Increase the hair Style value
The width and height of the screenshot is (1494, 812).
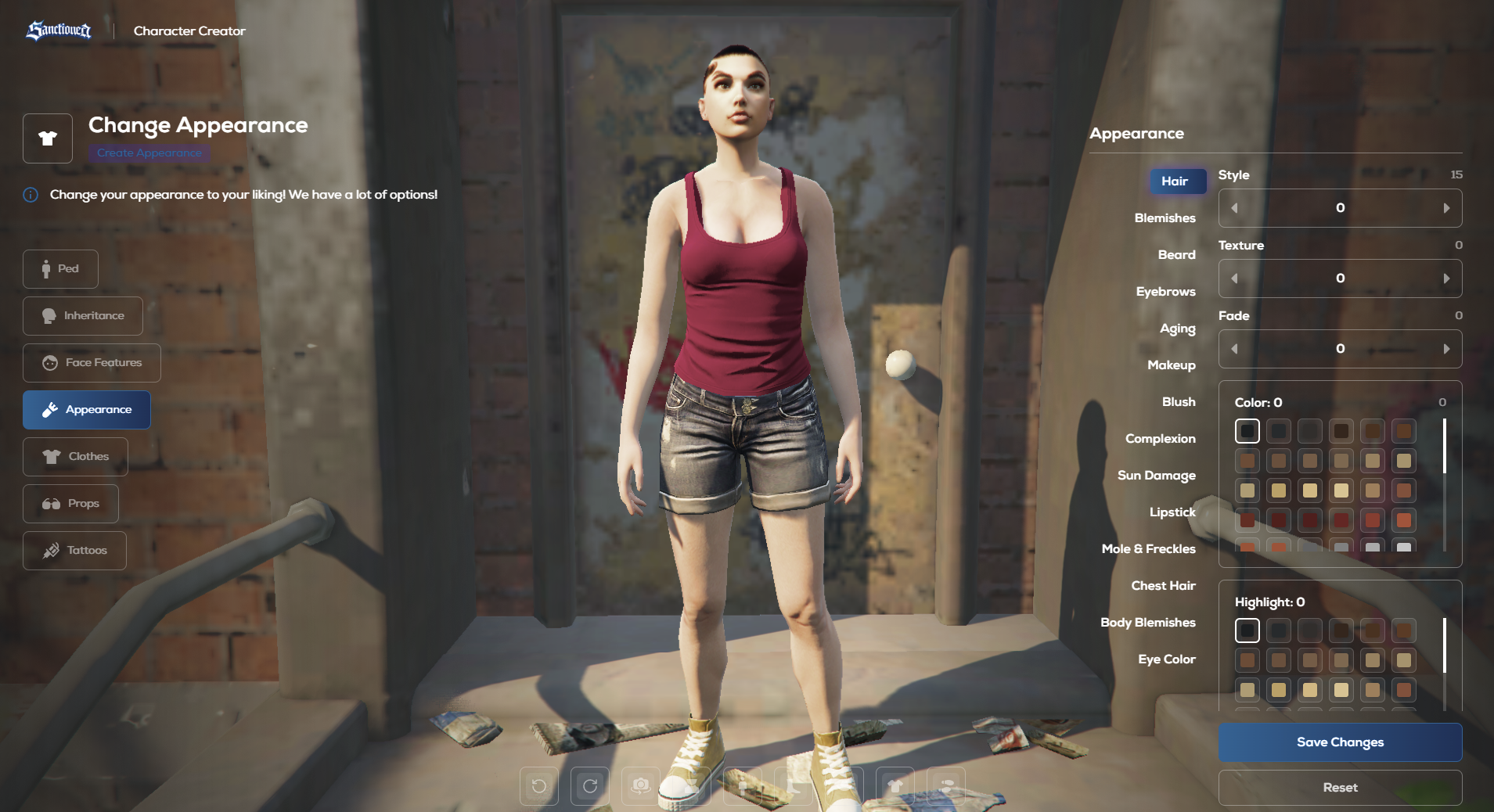[1446, 208]
